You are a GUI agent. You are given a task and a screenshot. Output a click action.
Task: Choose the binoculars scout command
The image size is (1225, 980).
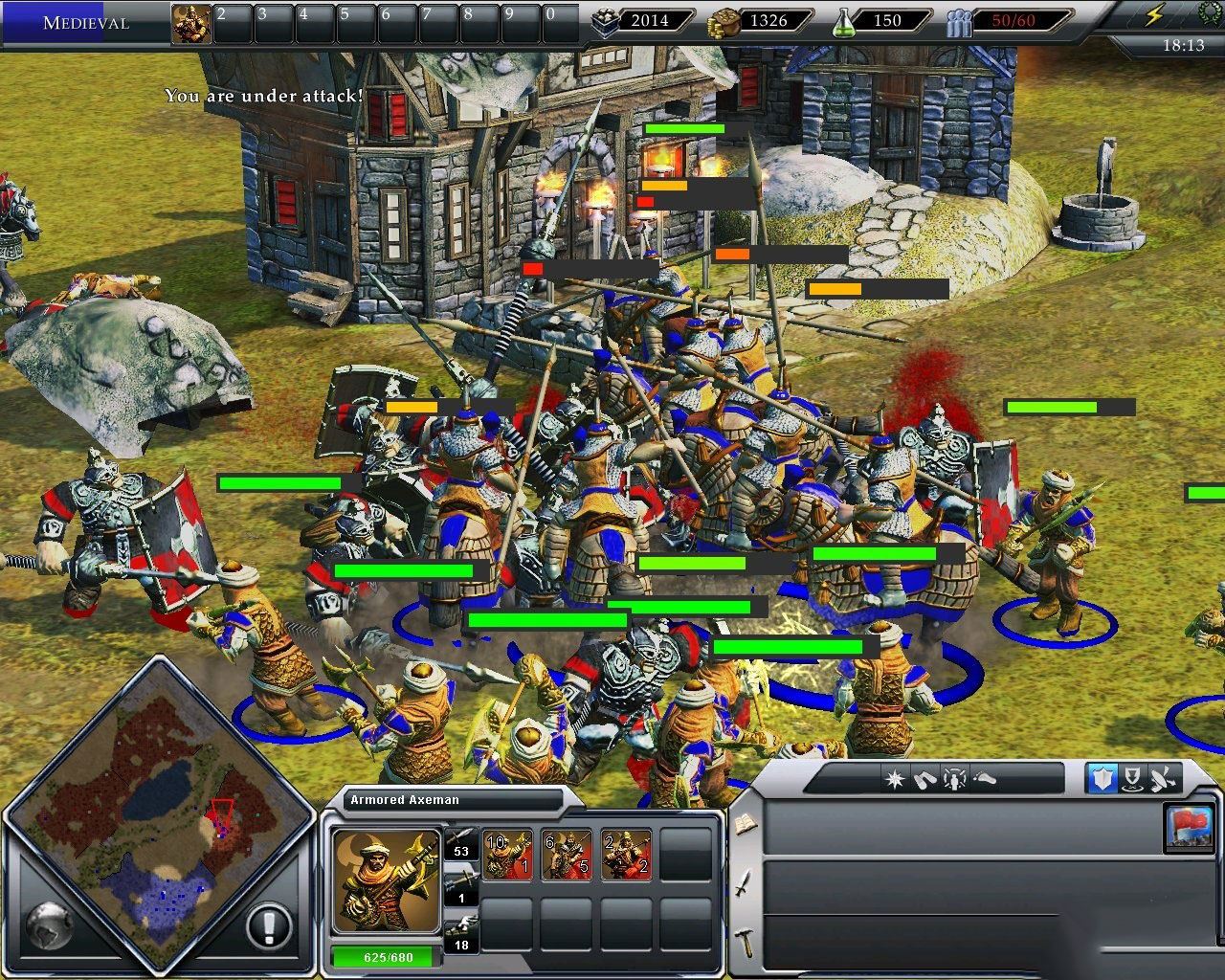point(924,780)
